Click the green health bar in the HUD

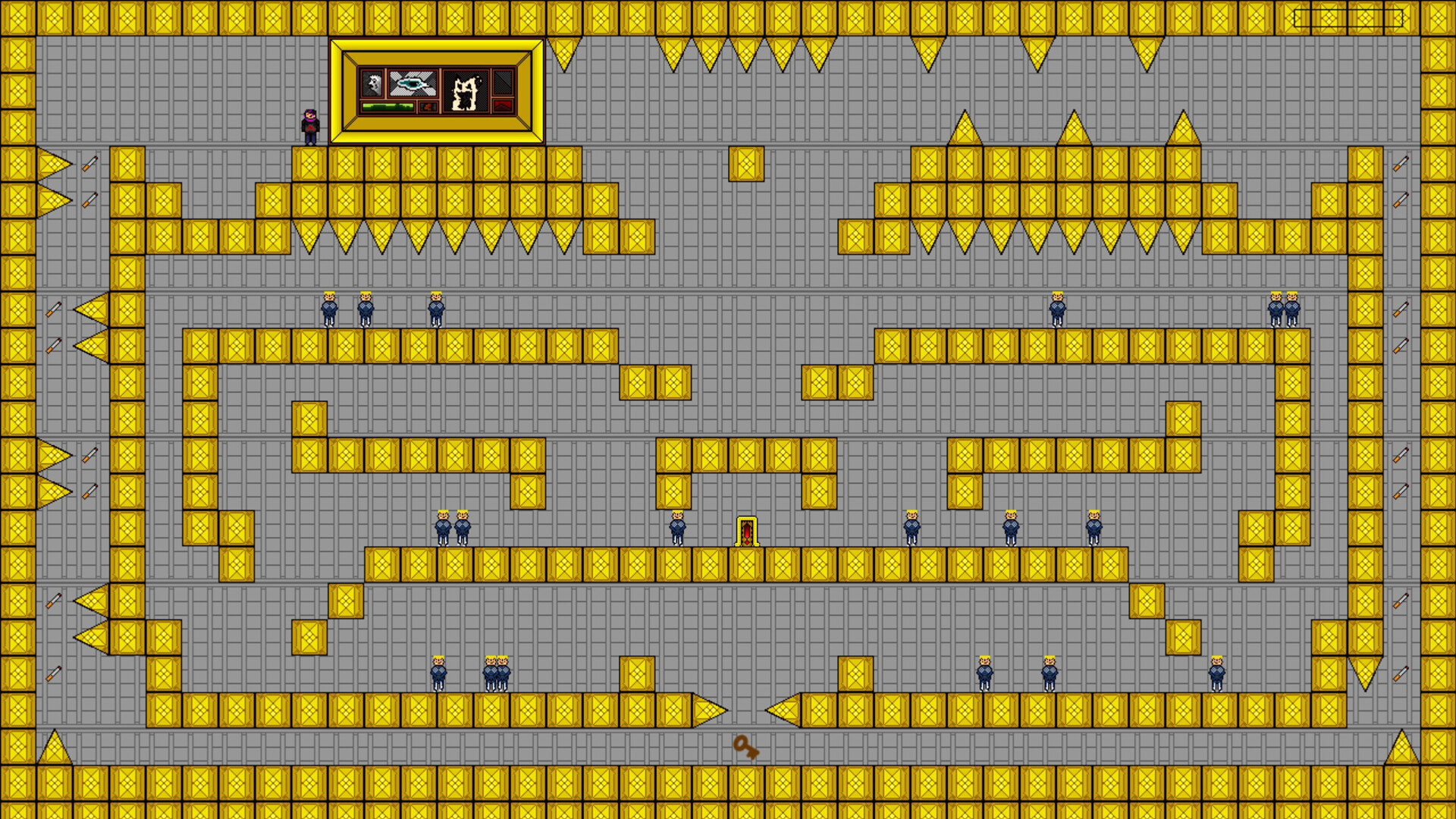(x=388, y=108)
